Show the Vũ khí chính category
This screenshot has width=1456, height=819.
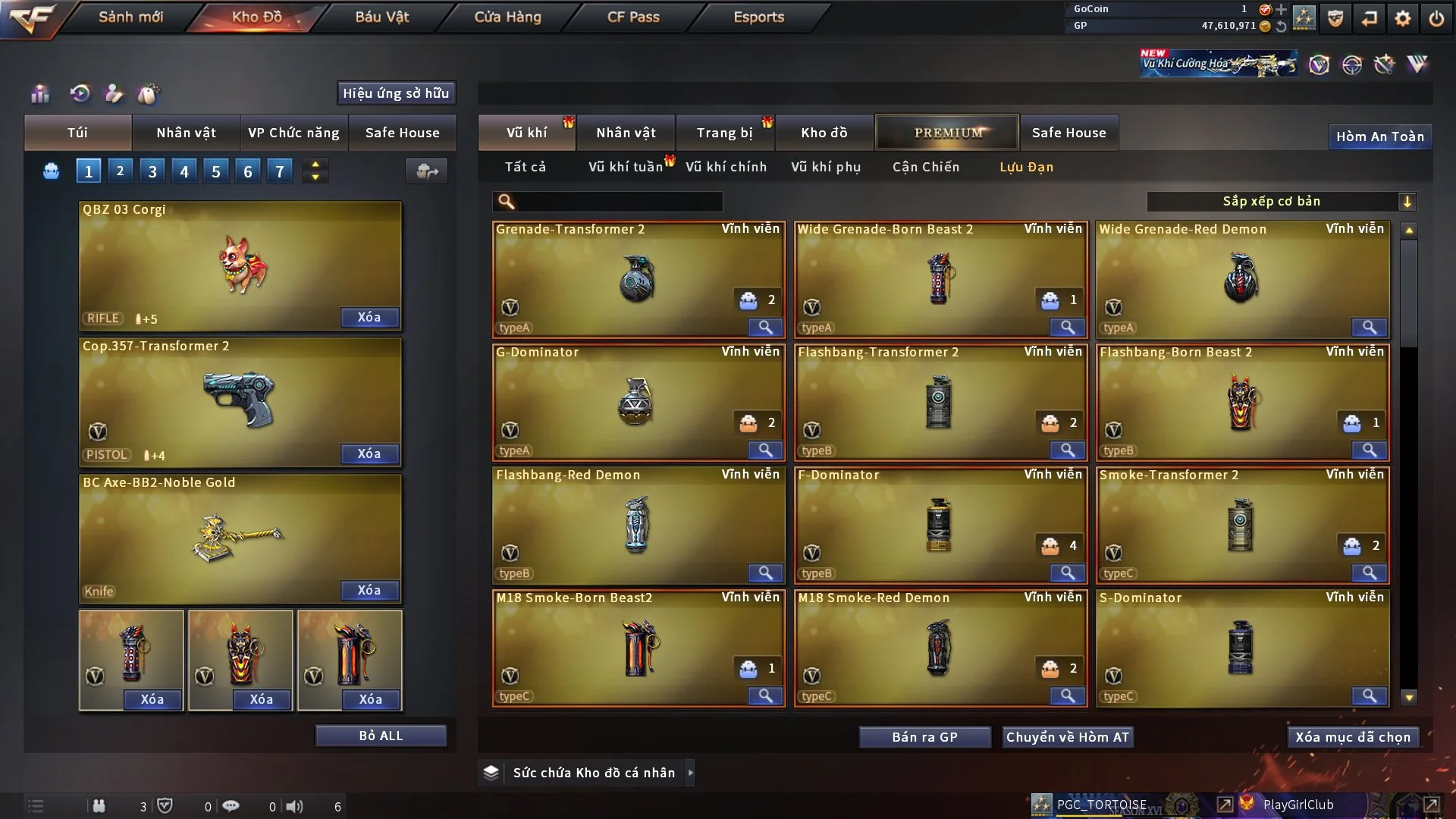click(x=726, y=167)
